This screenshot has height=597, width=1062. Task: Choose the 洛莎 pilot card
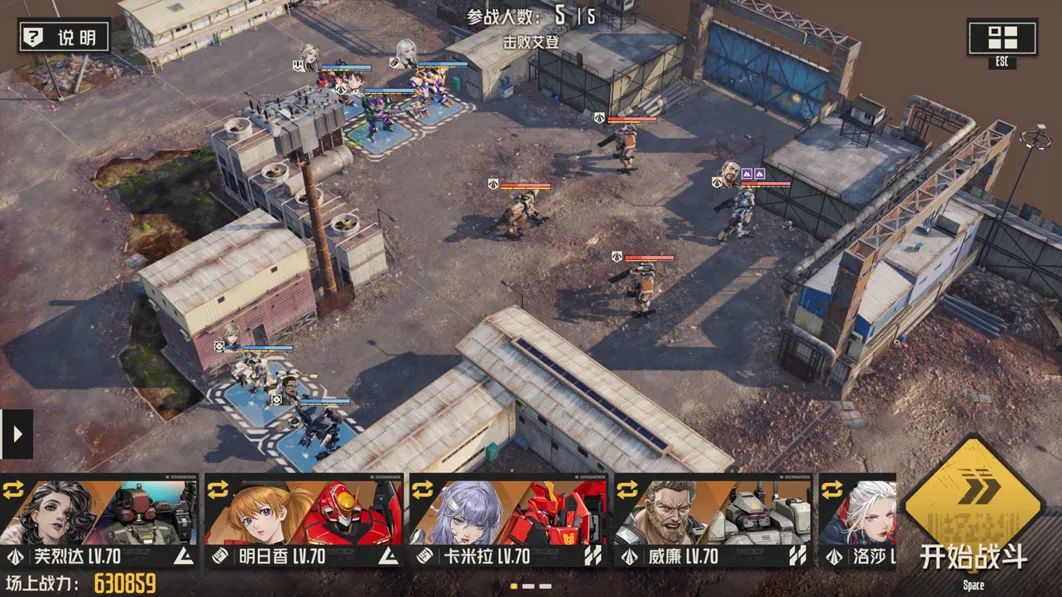pos(857,520)
